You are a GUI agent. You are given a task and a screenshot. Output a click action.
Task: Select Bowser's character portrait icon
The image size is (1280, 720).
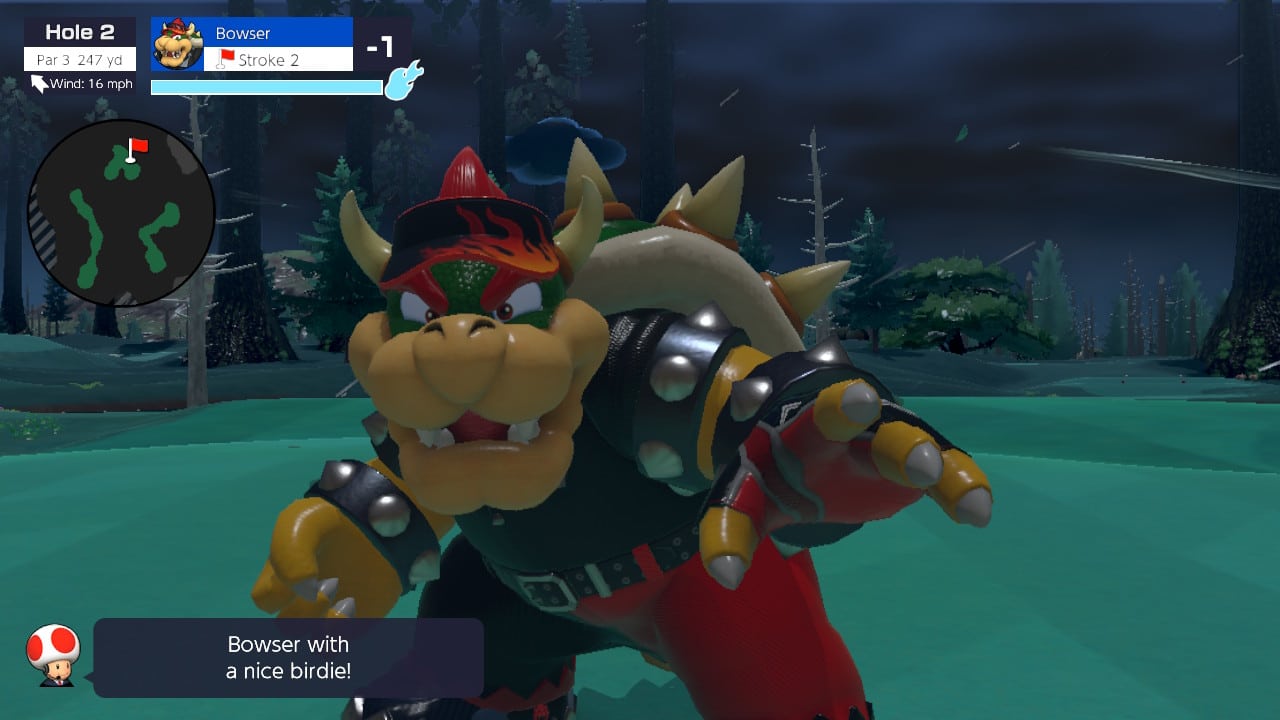pyautogui.click(x=178, y=45)
